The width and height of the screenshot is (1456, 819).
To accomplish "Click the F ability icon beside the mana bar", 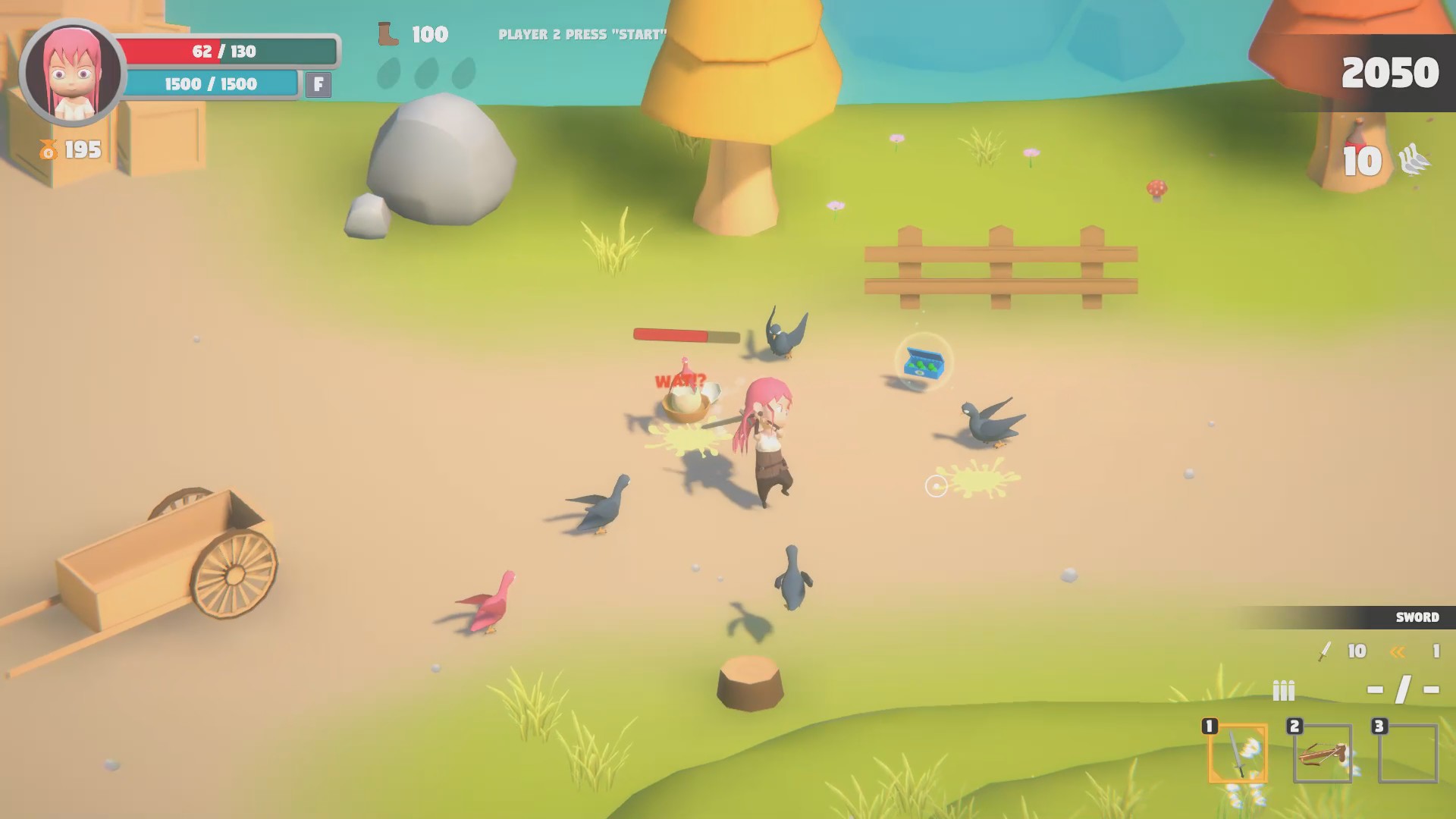I will point(318,85).
